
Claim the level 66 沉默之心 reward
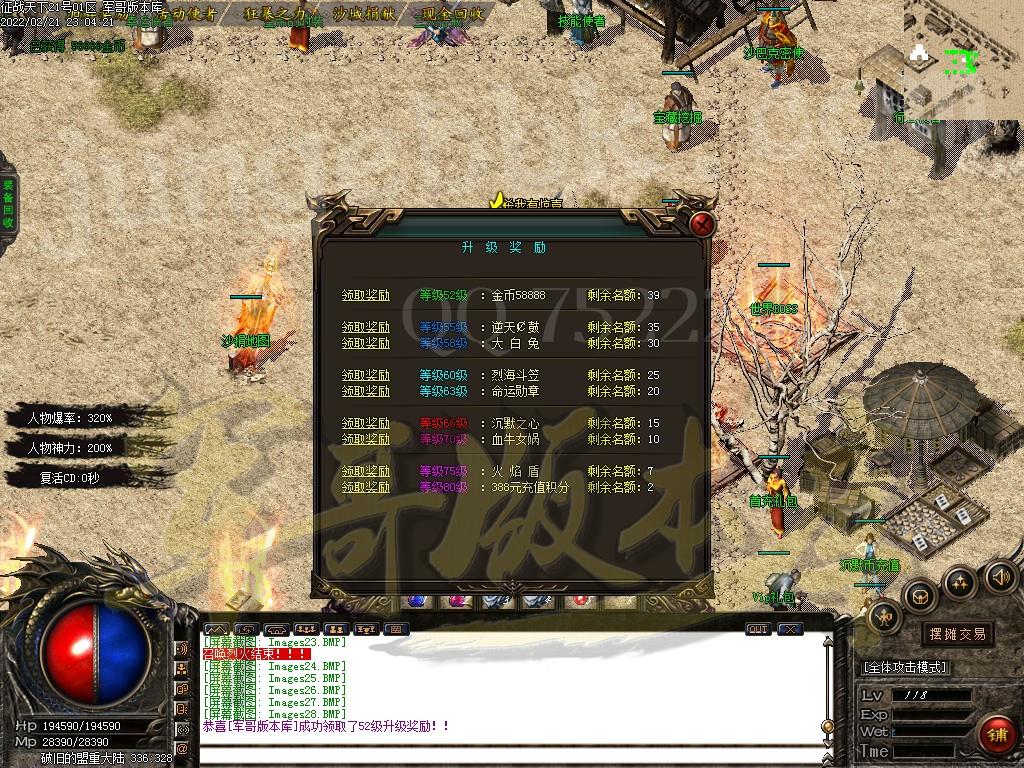366,423
